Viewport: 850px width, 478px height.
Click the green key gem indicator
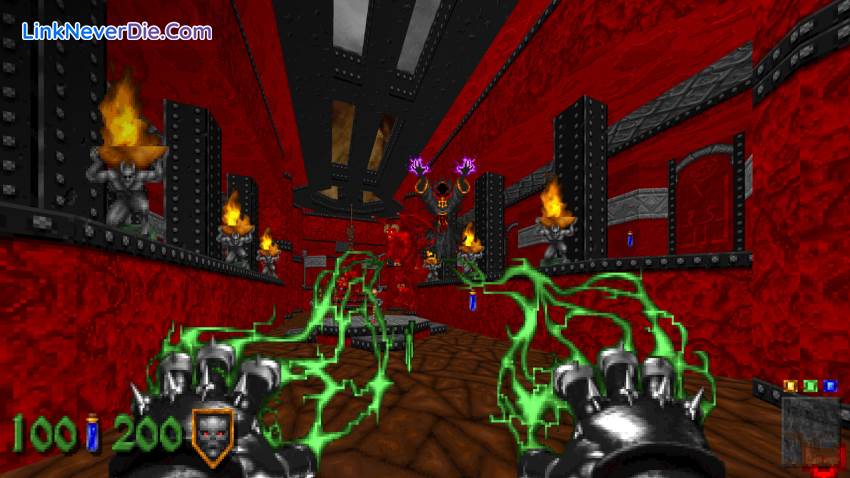point(810,386)
